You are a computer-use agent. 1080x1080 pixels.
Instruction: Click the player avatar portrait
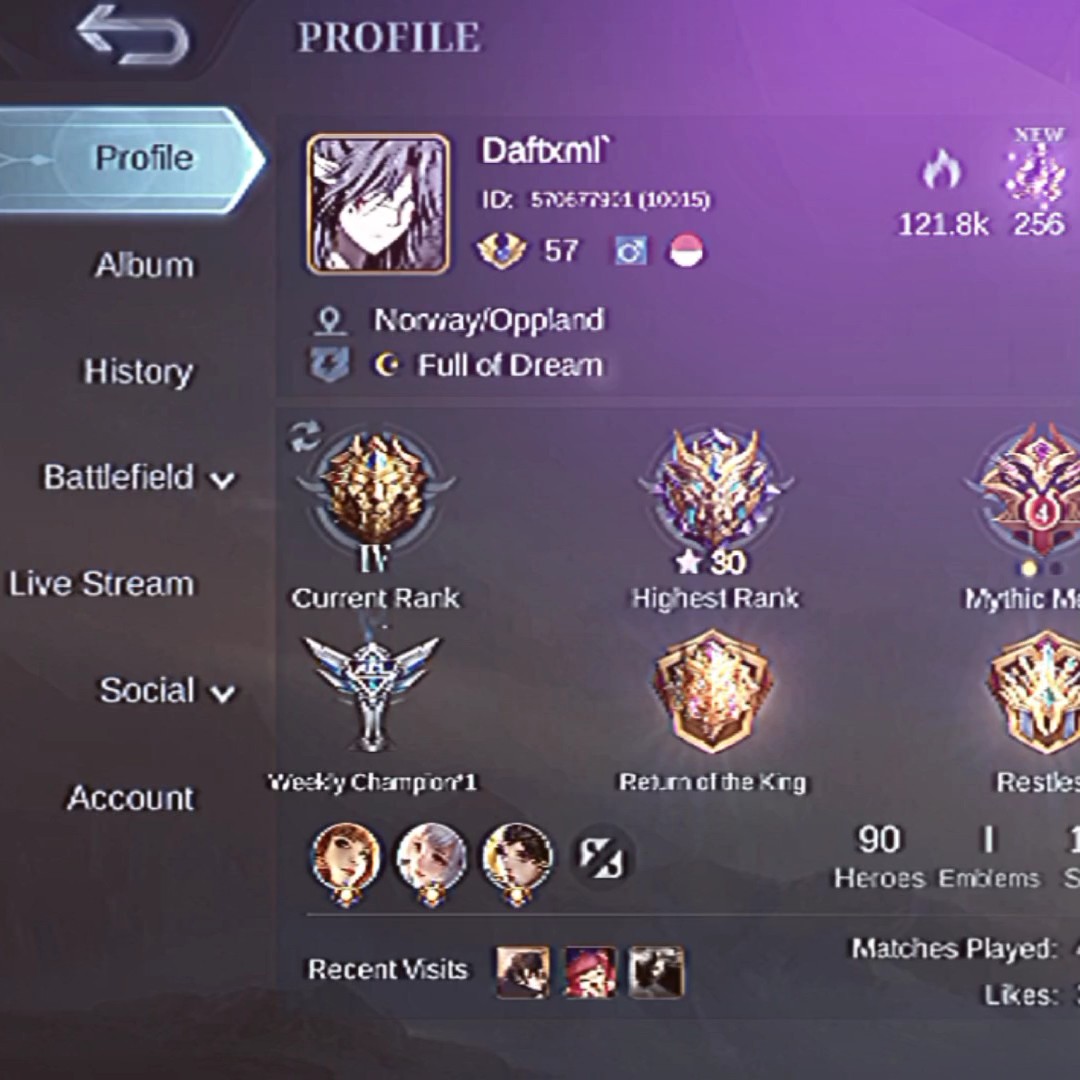pyautogui.click(x=378, y=205)
